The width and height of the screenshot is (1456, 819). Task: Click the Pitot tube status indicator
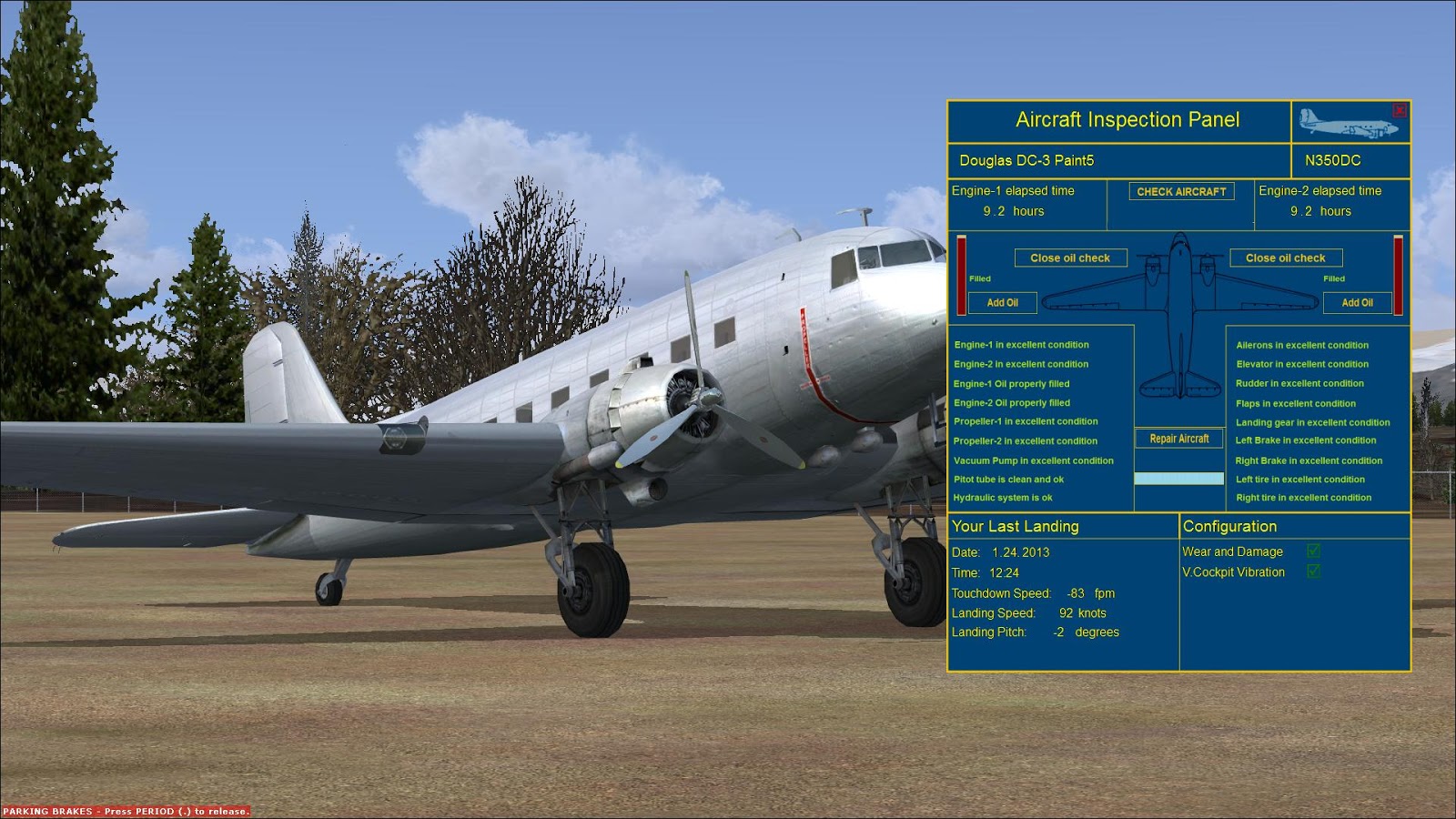(x=1010, y=479)
